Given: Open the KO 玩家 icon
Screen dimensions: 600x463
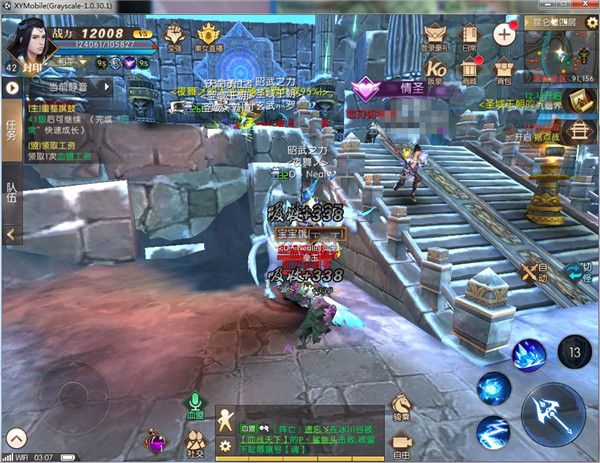Looking at the screenshot, I should click(x=436, y=70).
